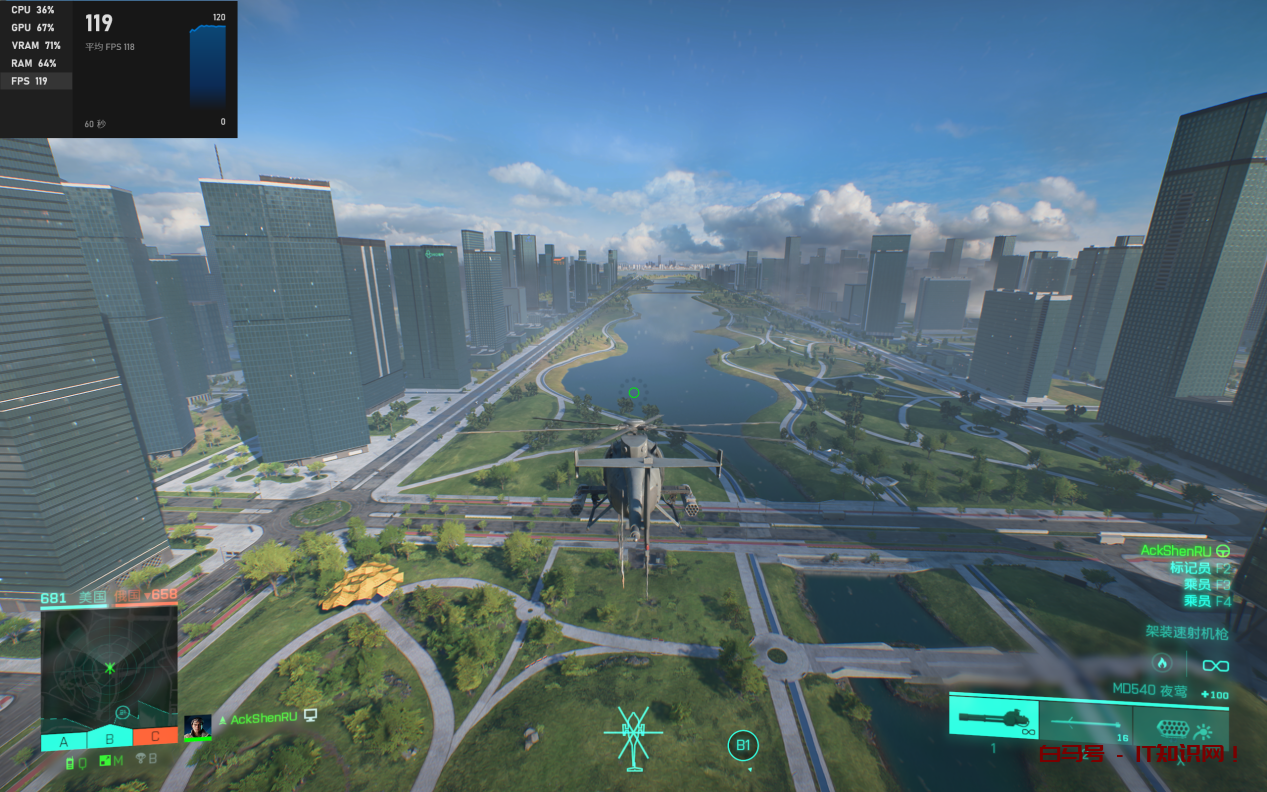Select the 标记员 F2 seat entry
The height and width of the screenshot is (792, 1267).
(1200, 568)
